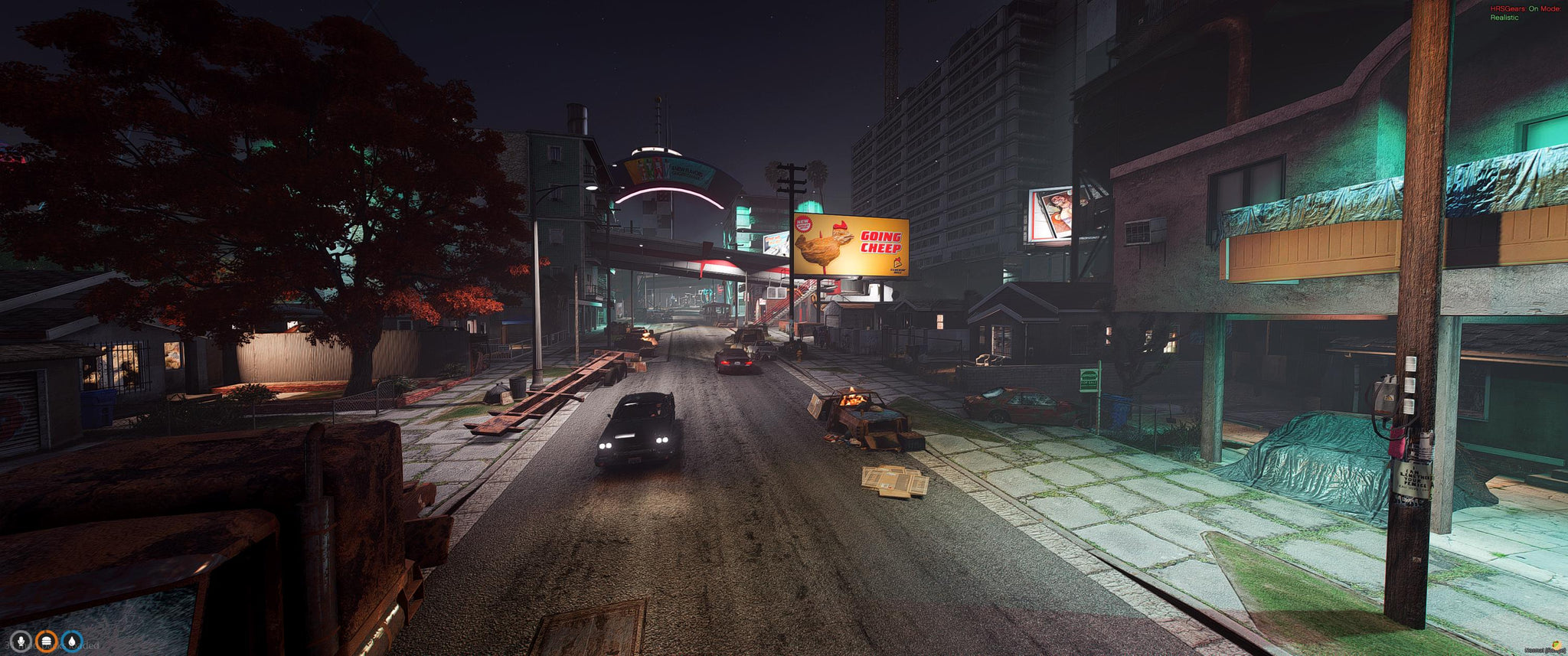Click the water drop thirst icon

pyautogui.click(x=72, y=641)
